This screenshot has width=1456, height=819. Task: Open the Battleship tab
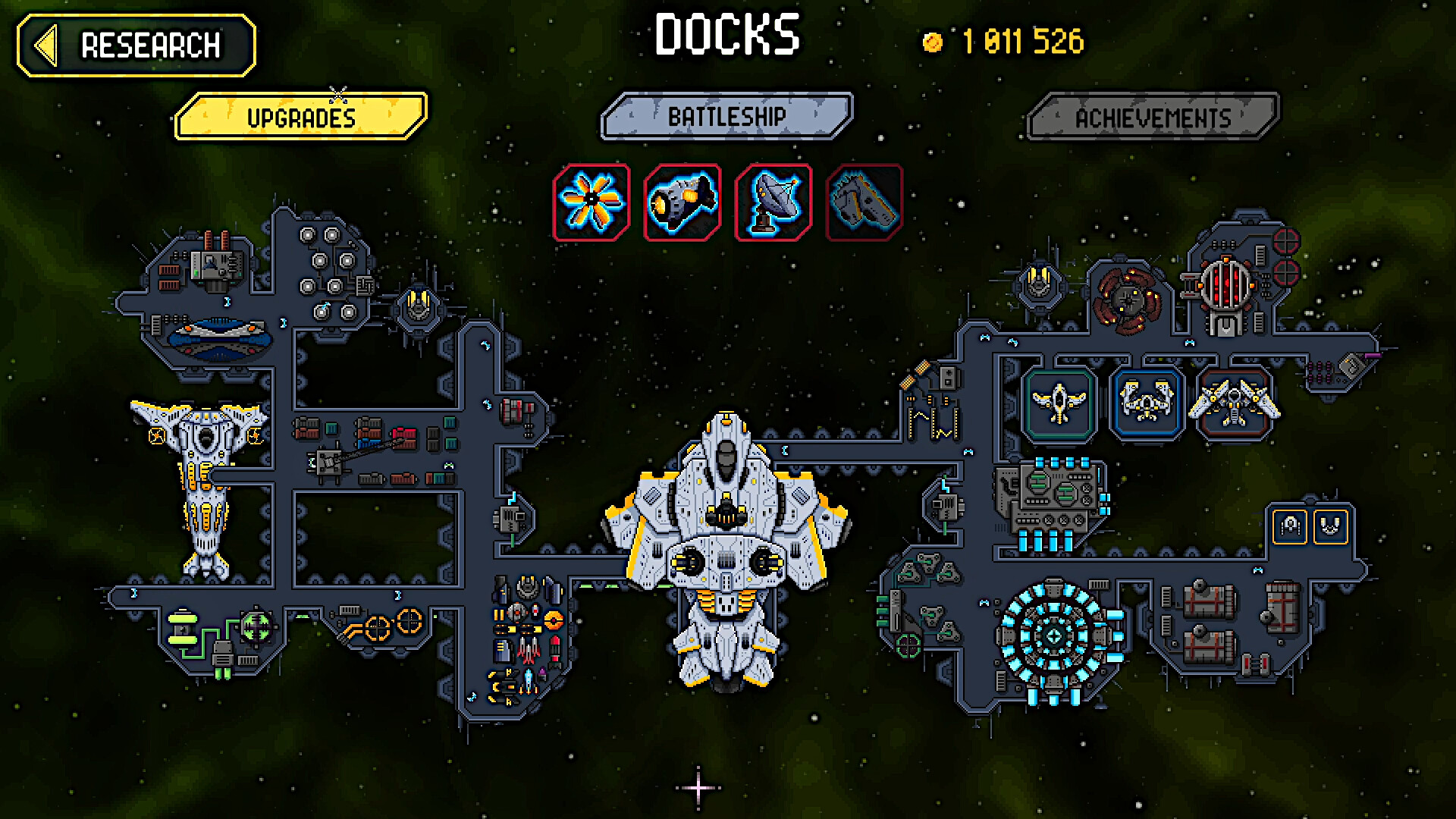tap(726, 117)
